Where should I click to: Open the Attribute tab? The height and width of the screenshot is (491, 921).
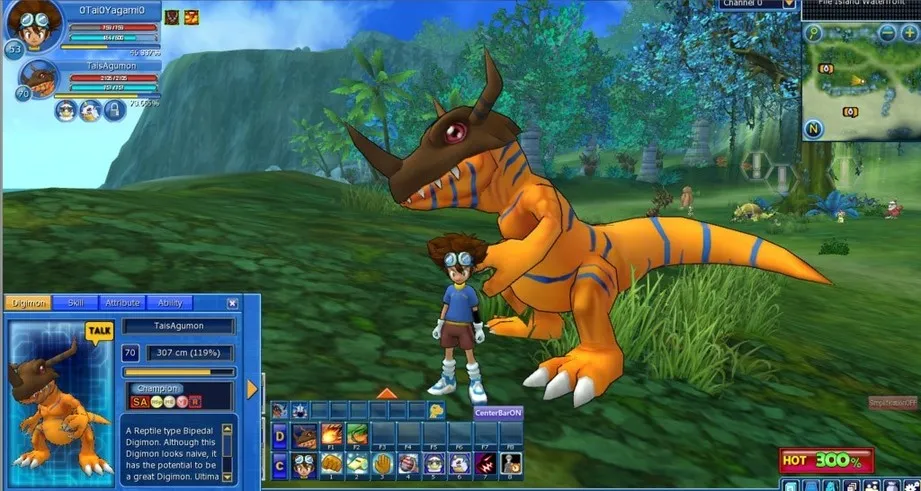122,303
